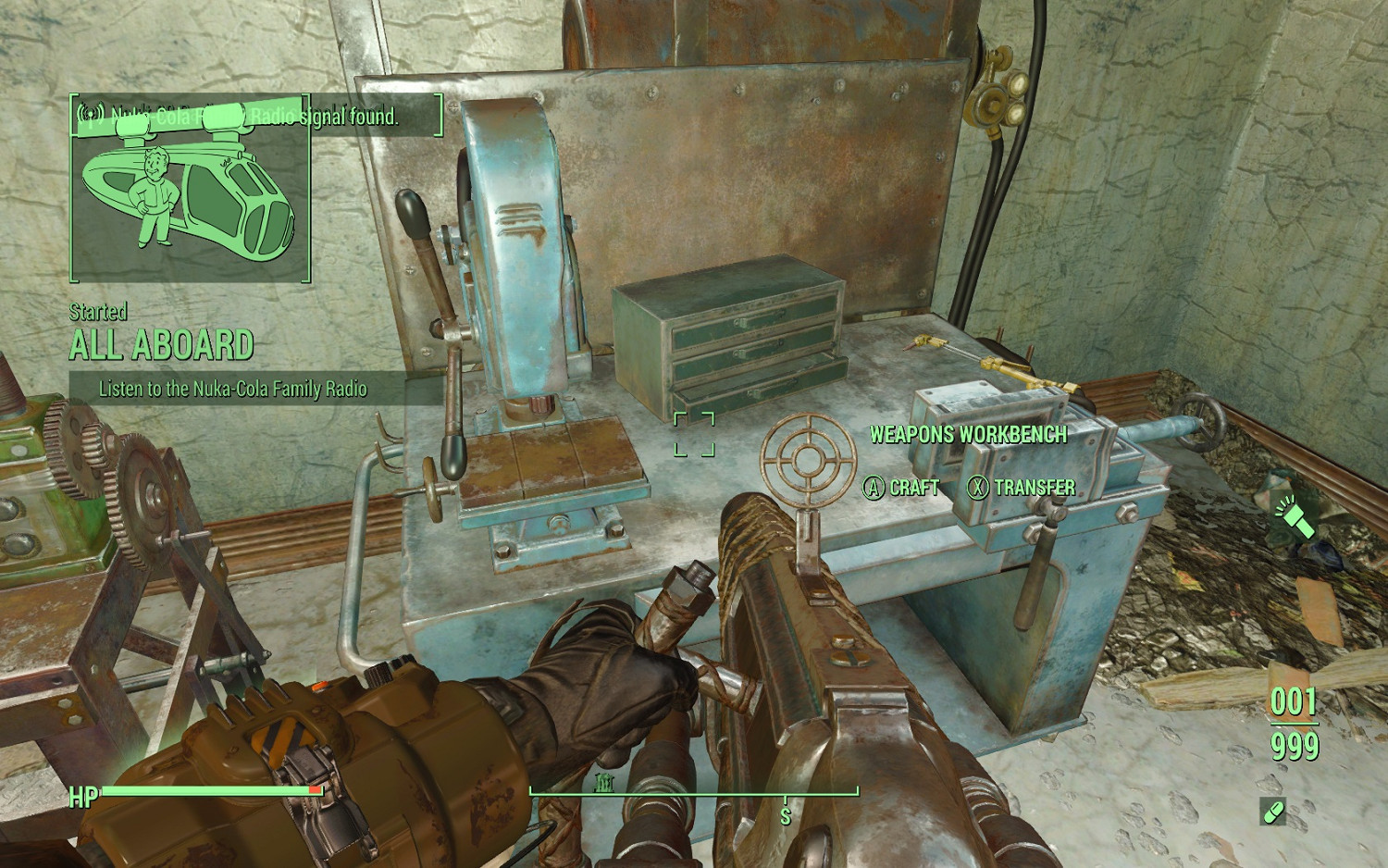1388x868 pixels.
Task: Open the All Aboard quest title
Action: click(x=162, y=345)
